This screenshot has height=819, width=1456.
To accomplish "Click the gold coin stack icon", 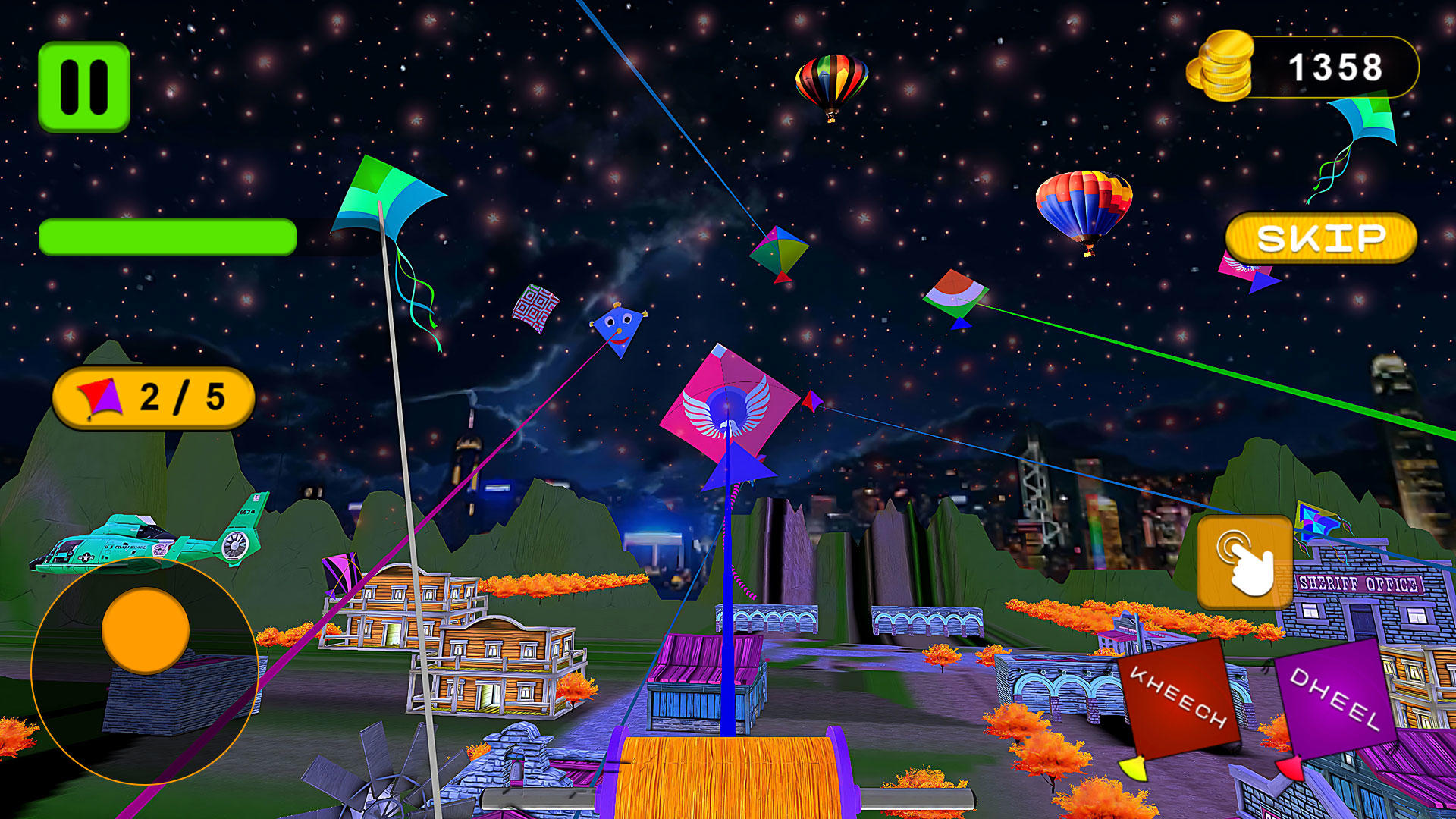I will coord(1222,68).
